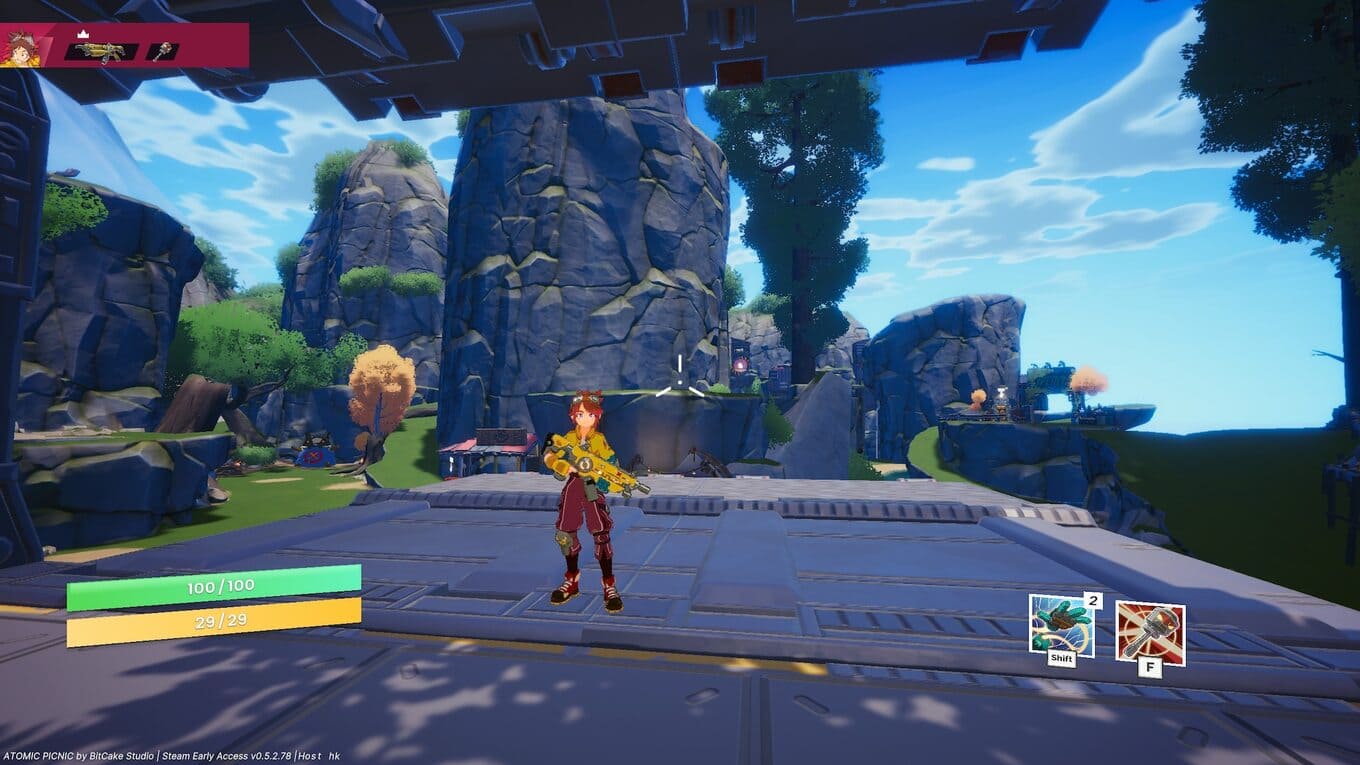This screenshot has height=765, width=1360.
Task: Use the hammer strike ability icon
Action: tap(1150, 632)
